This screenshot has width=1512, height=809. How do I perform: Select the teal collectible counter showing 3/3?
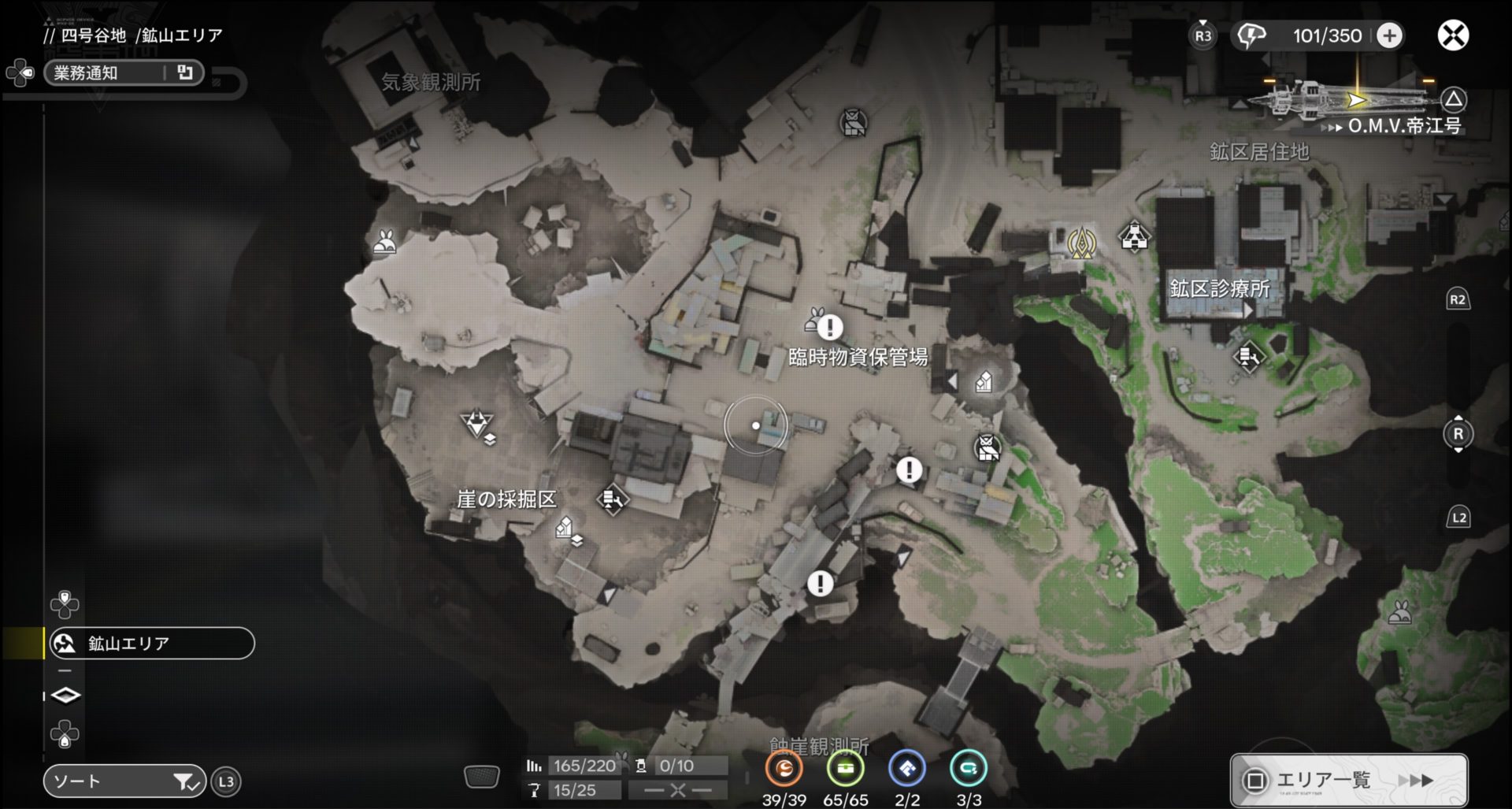[x=968, y=770]
